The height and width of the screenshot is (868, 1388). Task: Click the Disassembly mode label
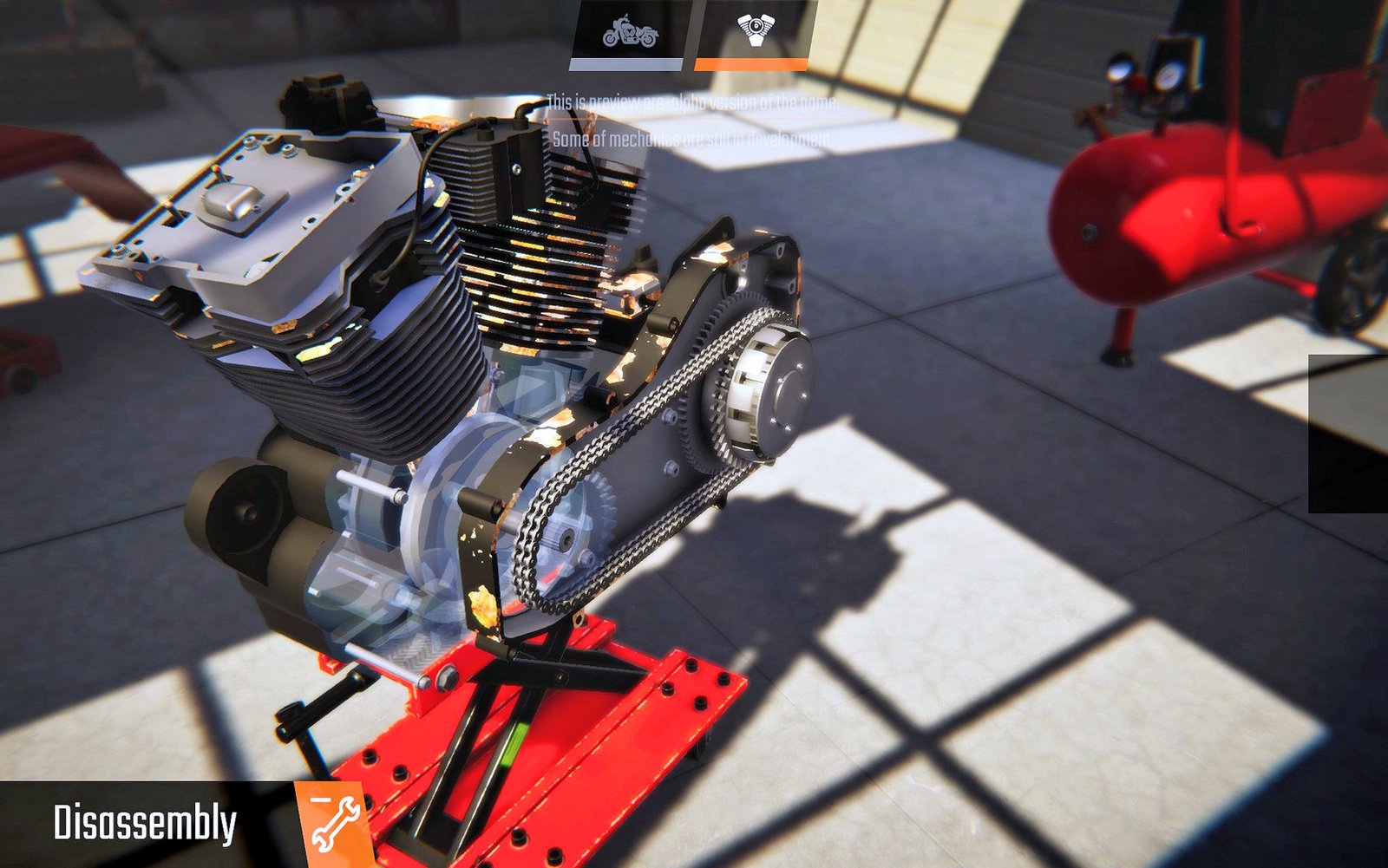pyautogui.click(x=146, y=819)
